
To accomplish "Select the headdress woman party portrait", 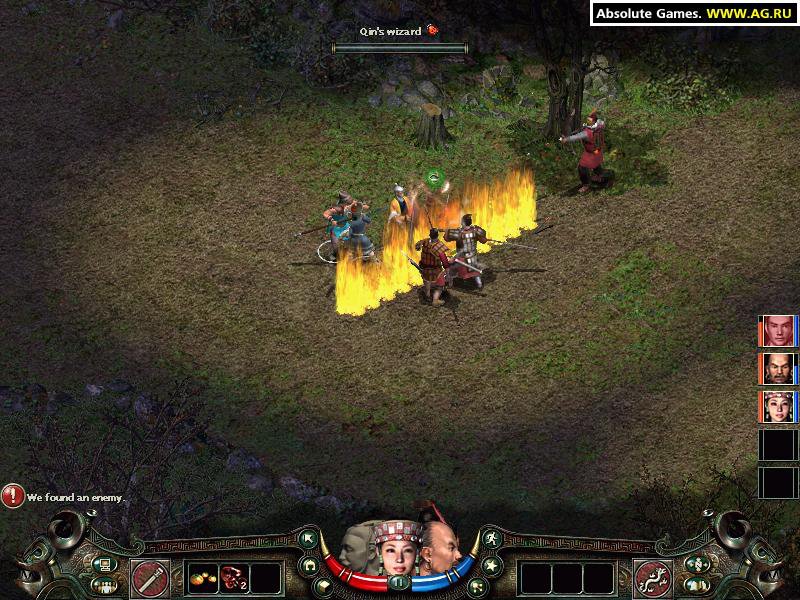I will tap(779, 407).
